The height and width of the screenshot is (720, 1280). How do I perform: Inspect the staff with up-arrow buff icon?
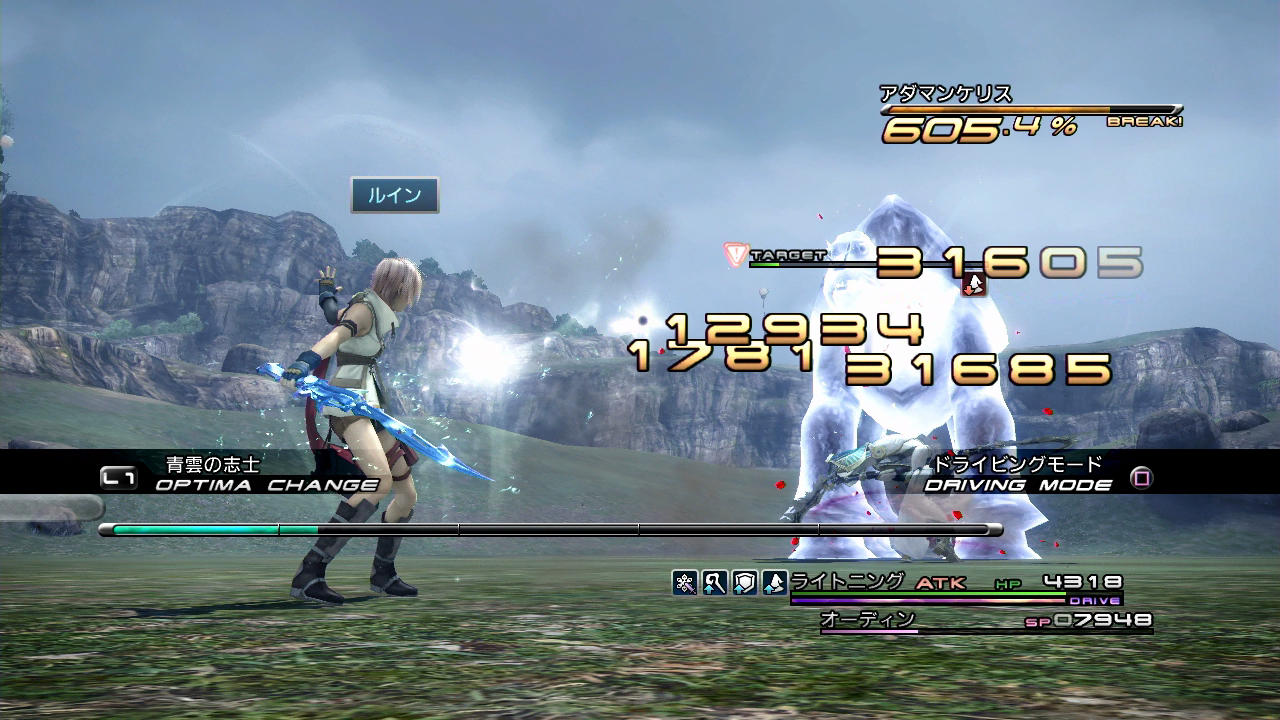[x=714, y=583]
